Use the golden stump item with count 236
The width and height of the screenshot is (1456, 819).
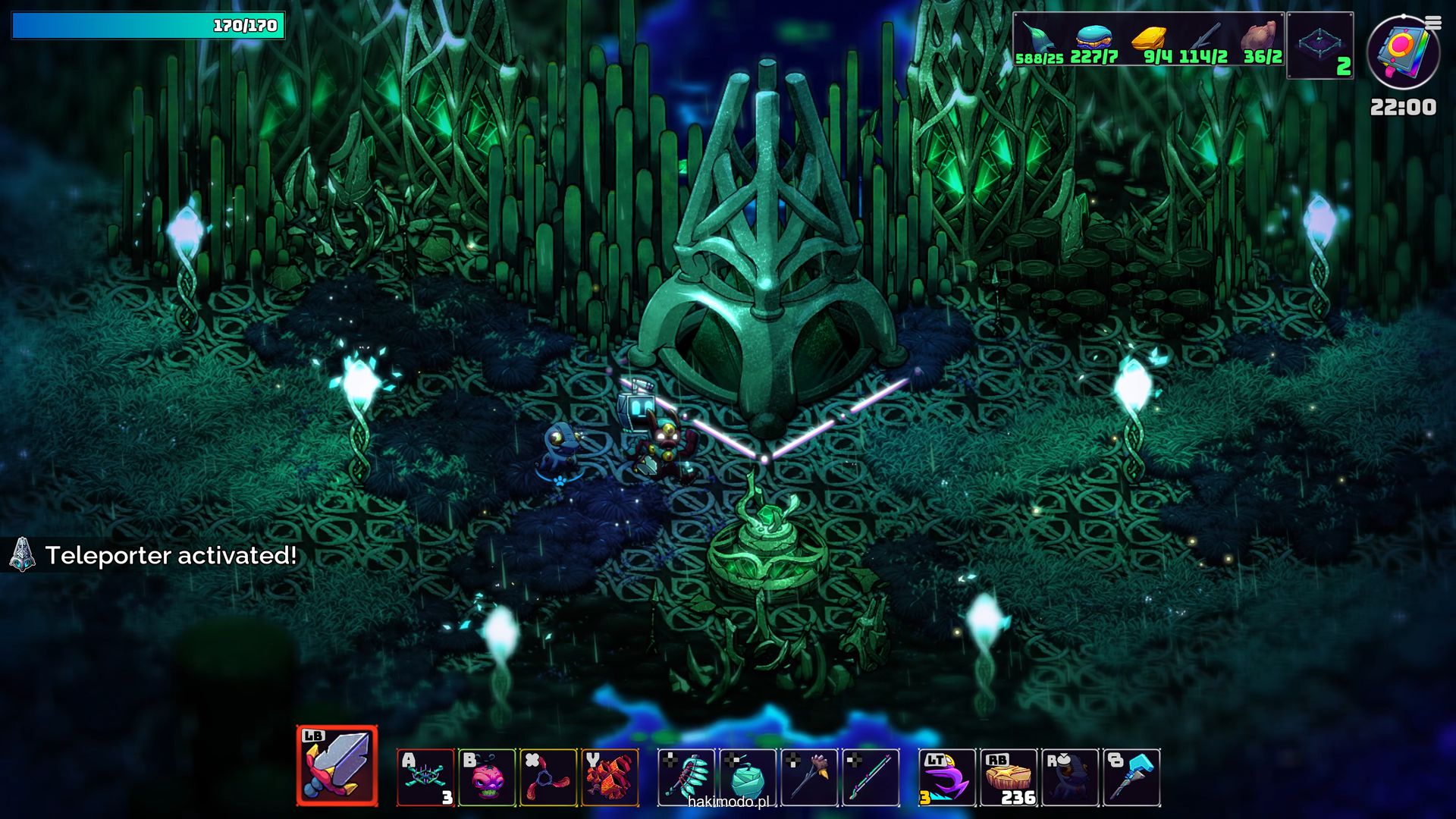[1009, 777]
